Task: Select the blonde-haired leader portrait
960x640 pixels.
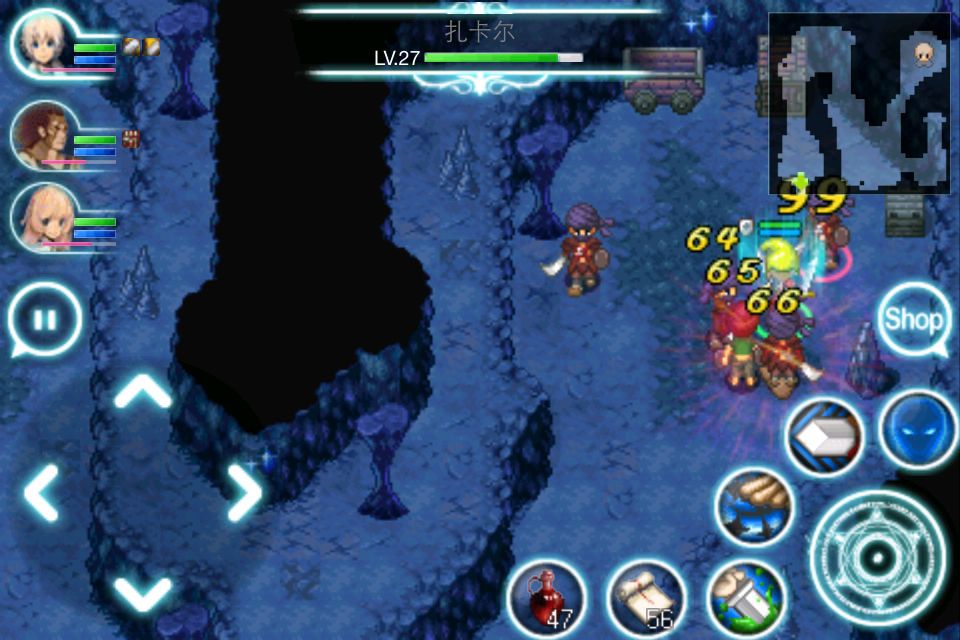Action: [43, 44]
